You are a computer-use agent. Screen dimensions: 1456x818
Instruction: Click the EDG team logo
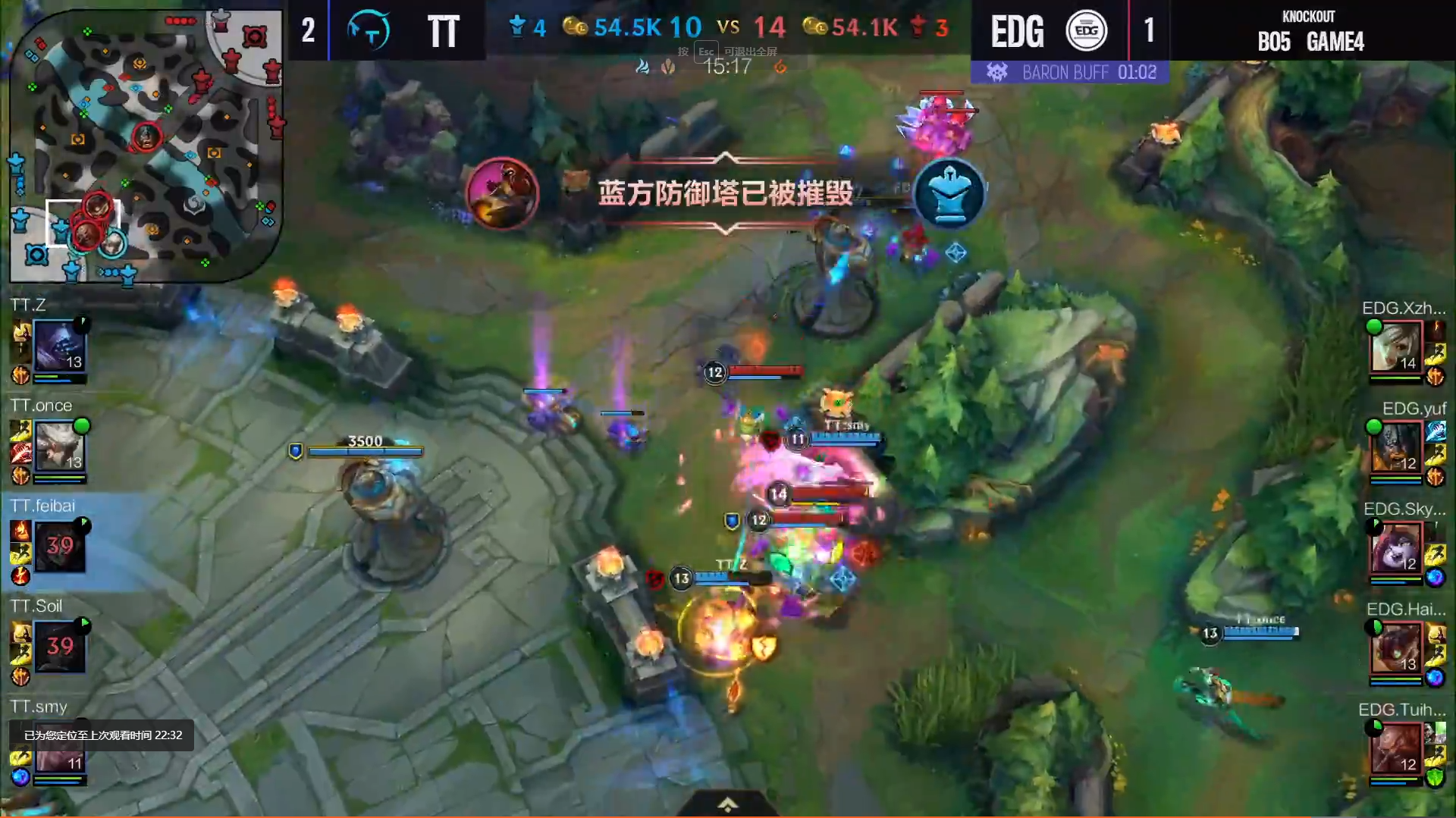(1086, 30)
